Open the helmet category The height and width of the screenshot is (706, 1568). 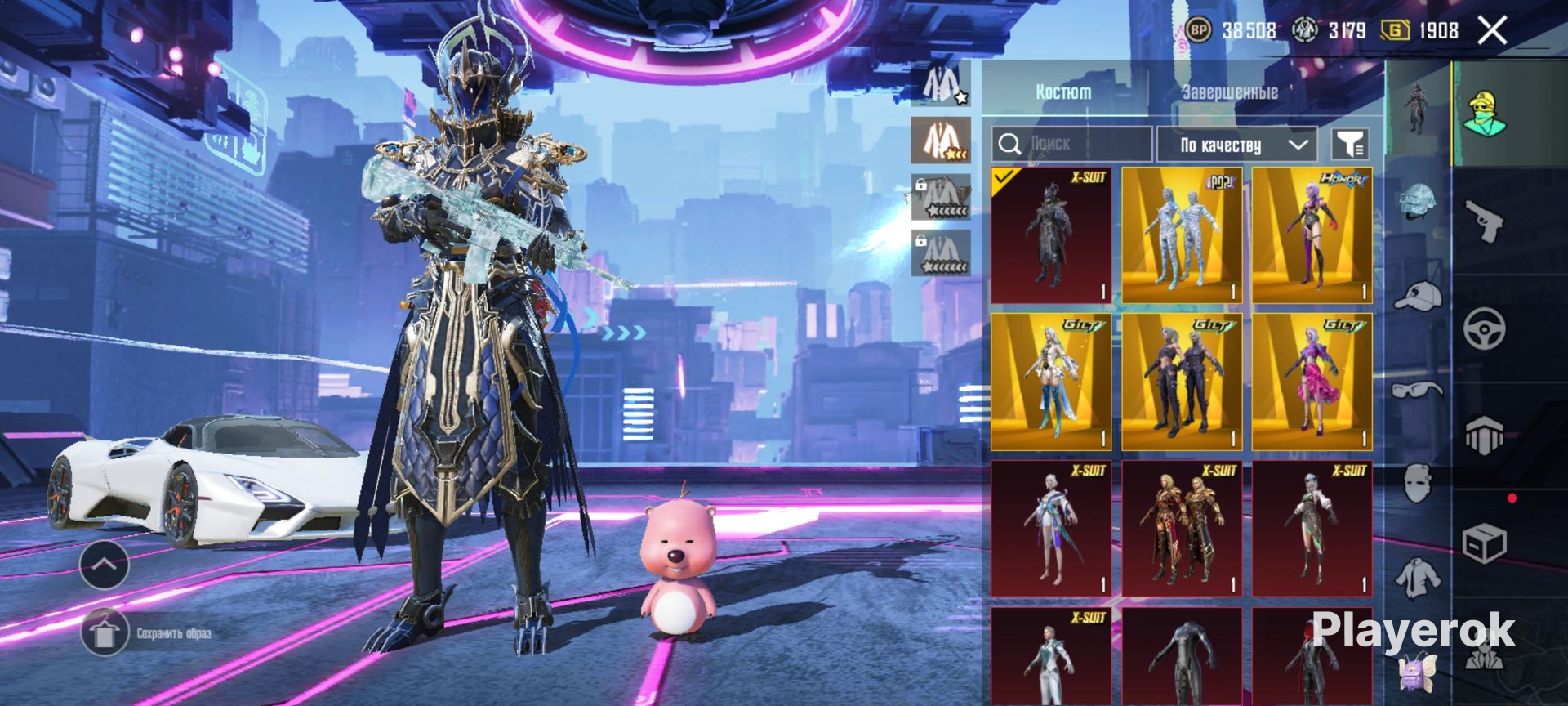[x=1419, y=203]
